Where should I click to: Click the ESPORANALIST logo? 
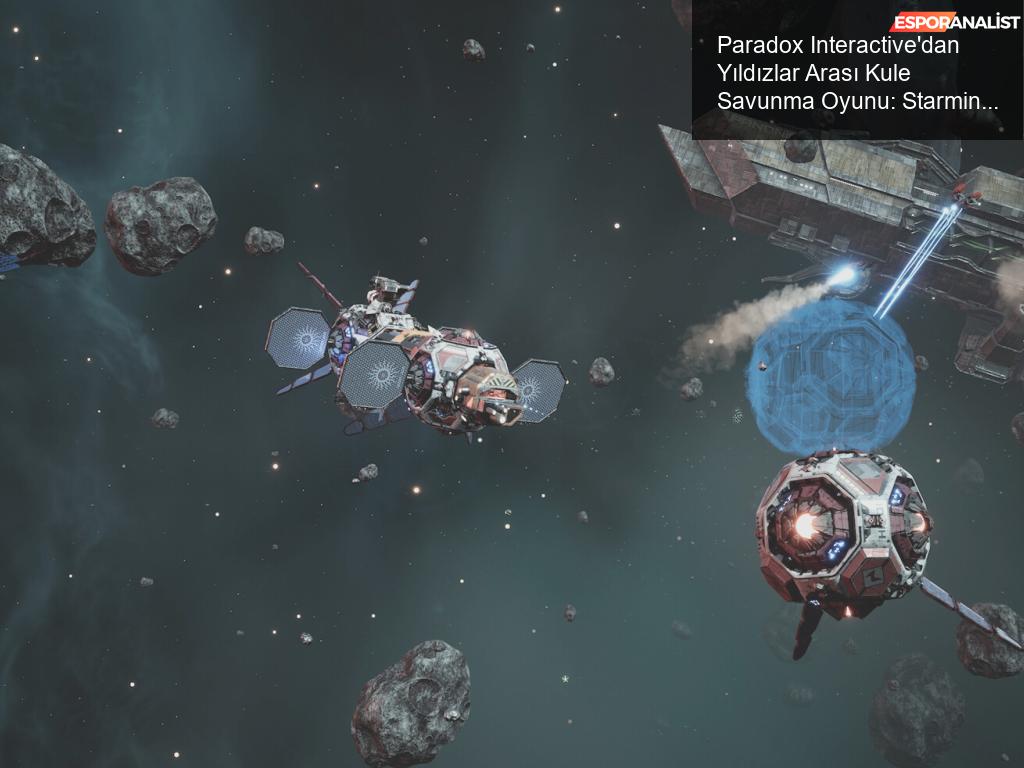954,22
